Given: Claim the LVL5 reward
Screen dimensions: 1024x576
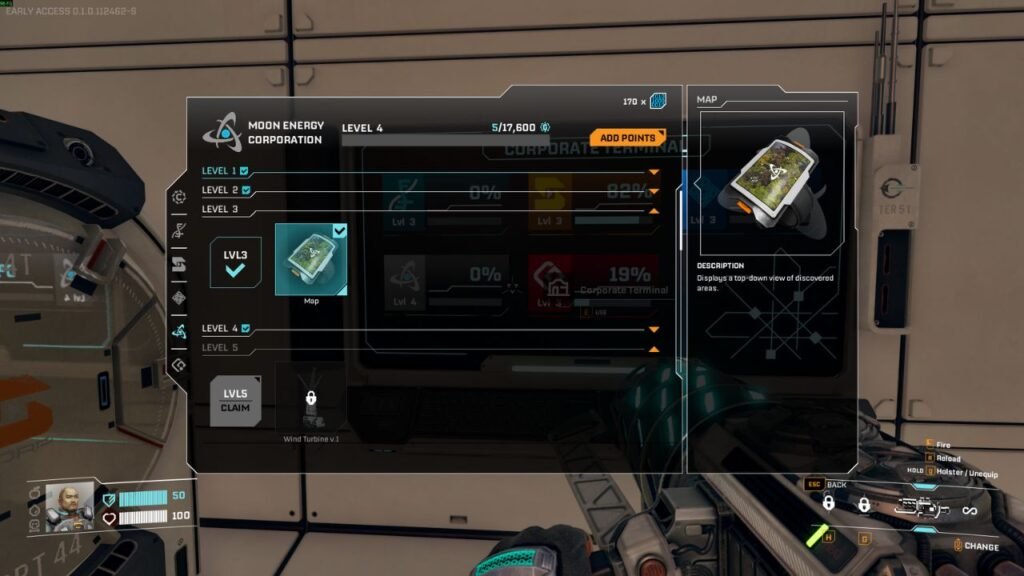Looking at the screenshot, I should point(236,399).
